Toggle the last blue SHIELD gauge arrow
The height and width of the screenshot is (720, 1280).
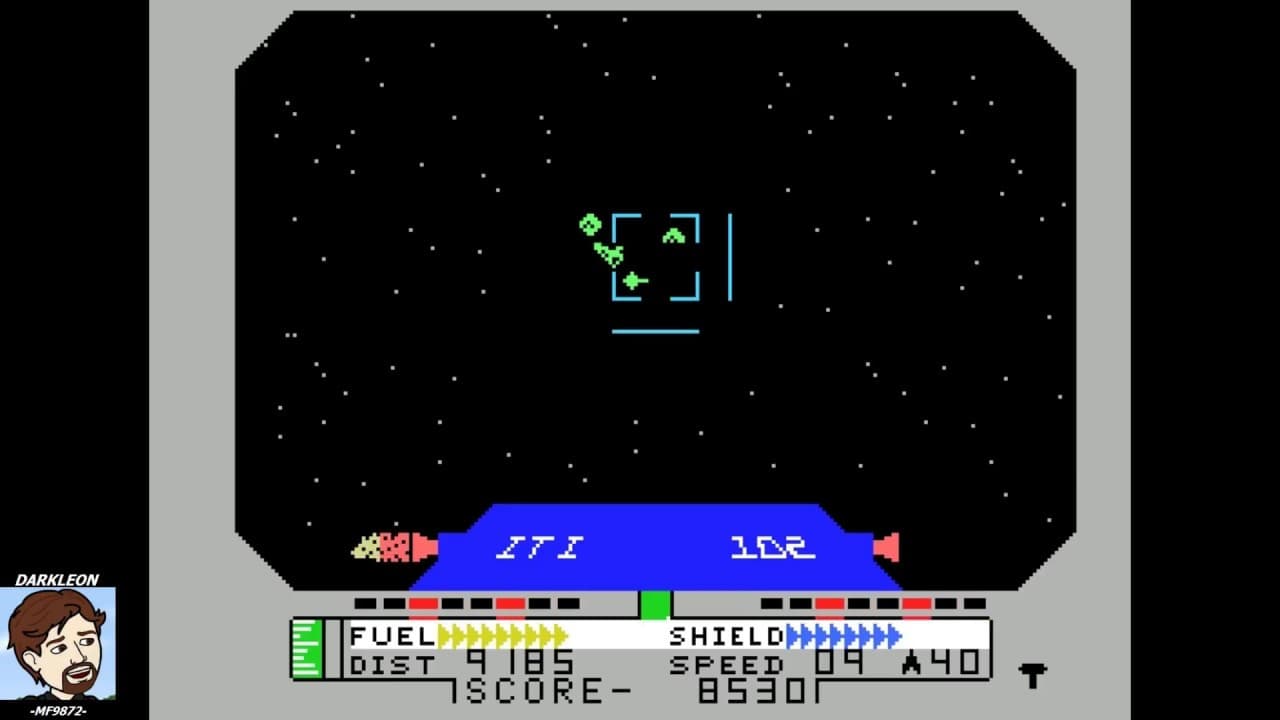(893, 636)
